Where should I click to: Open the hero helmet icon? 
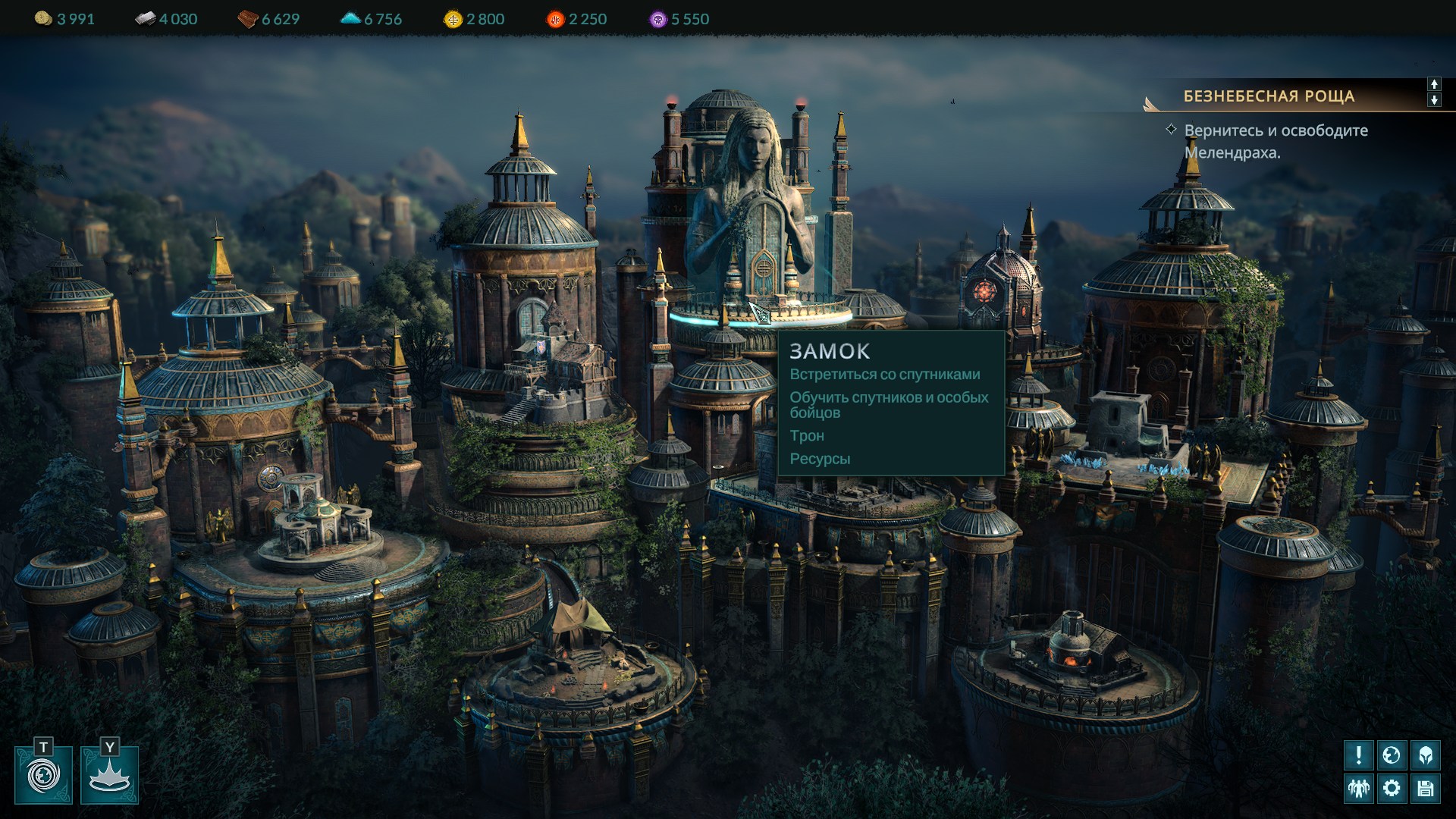pyautogui.click(x=1425, y=755)
